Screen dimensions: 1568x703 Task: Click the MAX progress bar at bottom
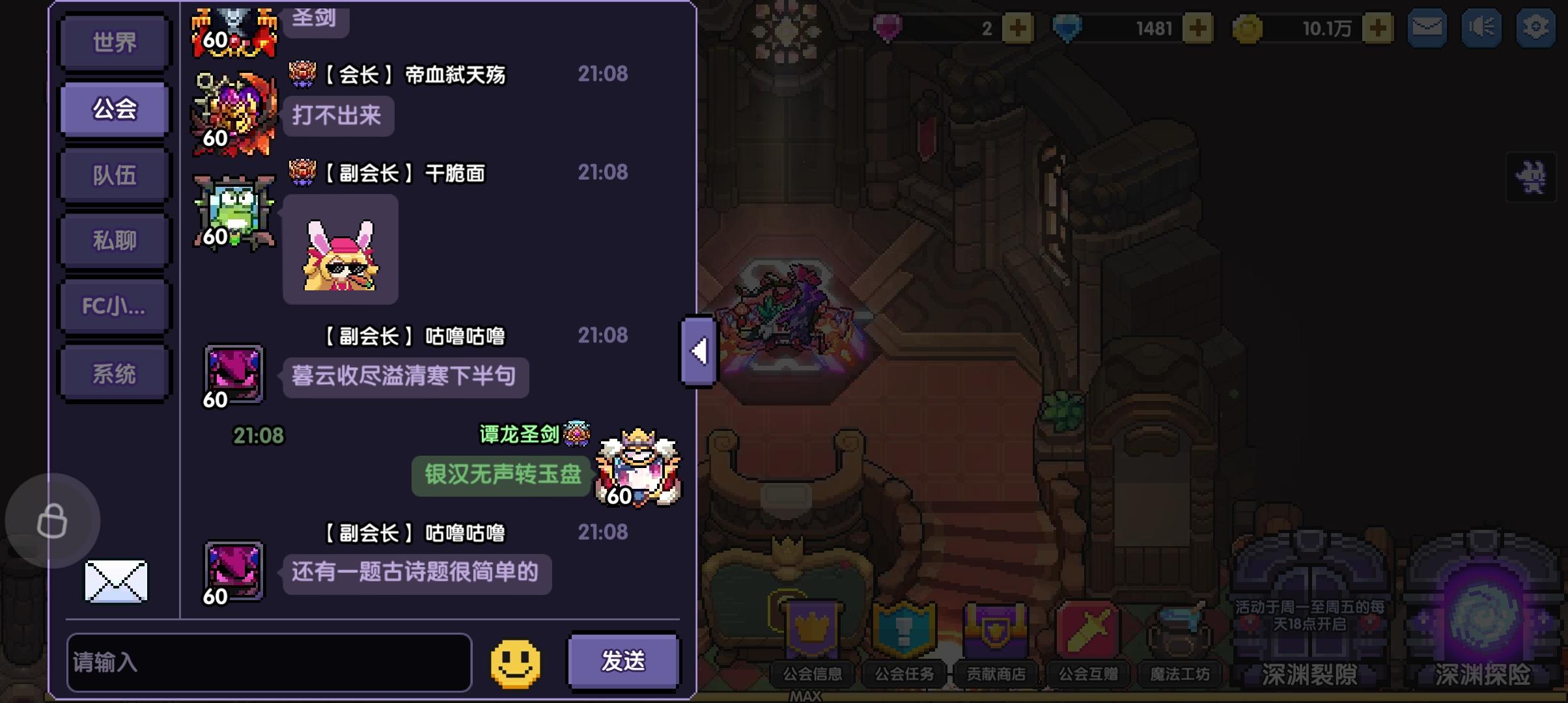pyautogui.click(x=807, y=695)
